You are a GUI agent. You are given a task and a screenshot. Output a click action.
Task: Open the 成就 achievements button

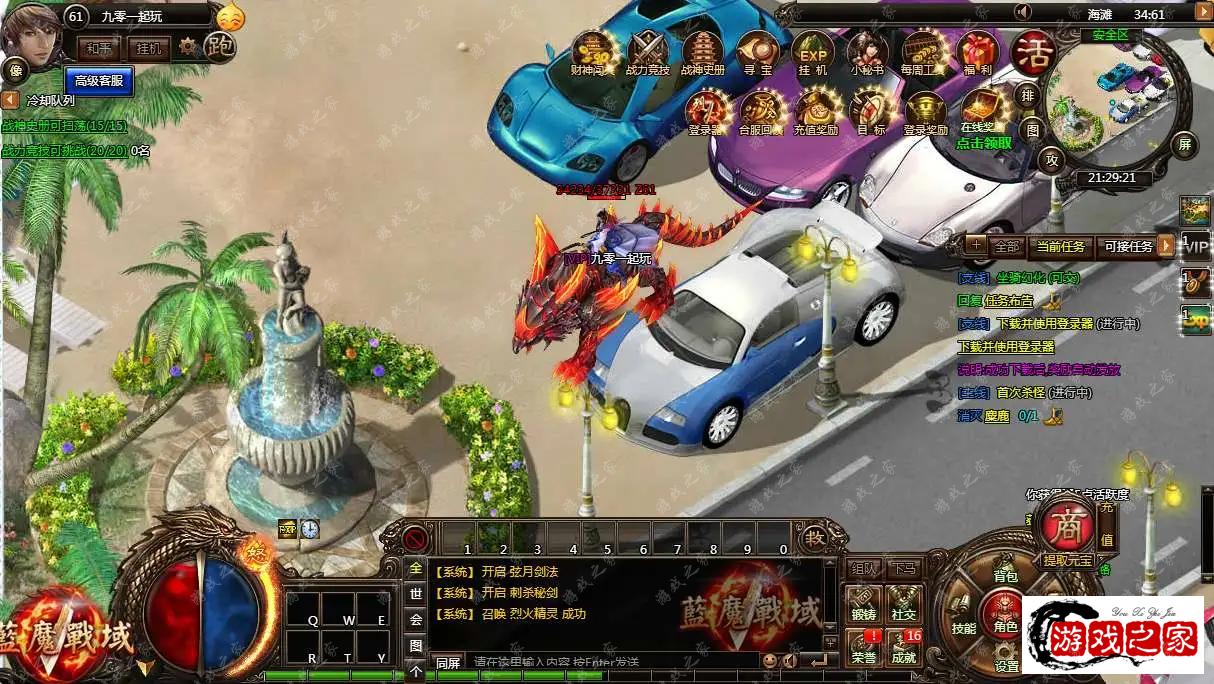[x=904, y=646]
